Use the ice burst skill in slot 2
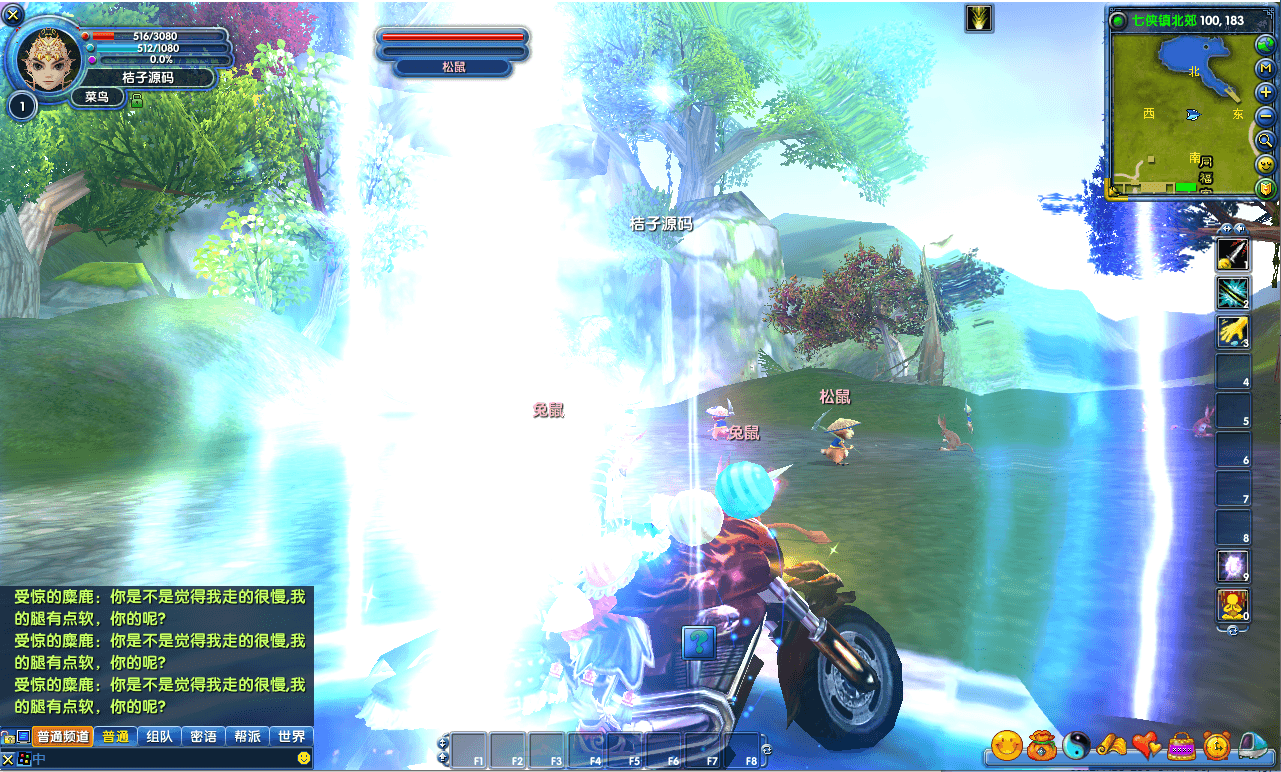This screenshot has width=1281, height=772. (1232, 293)
